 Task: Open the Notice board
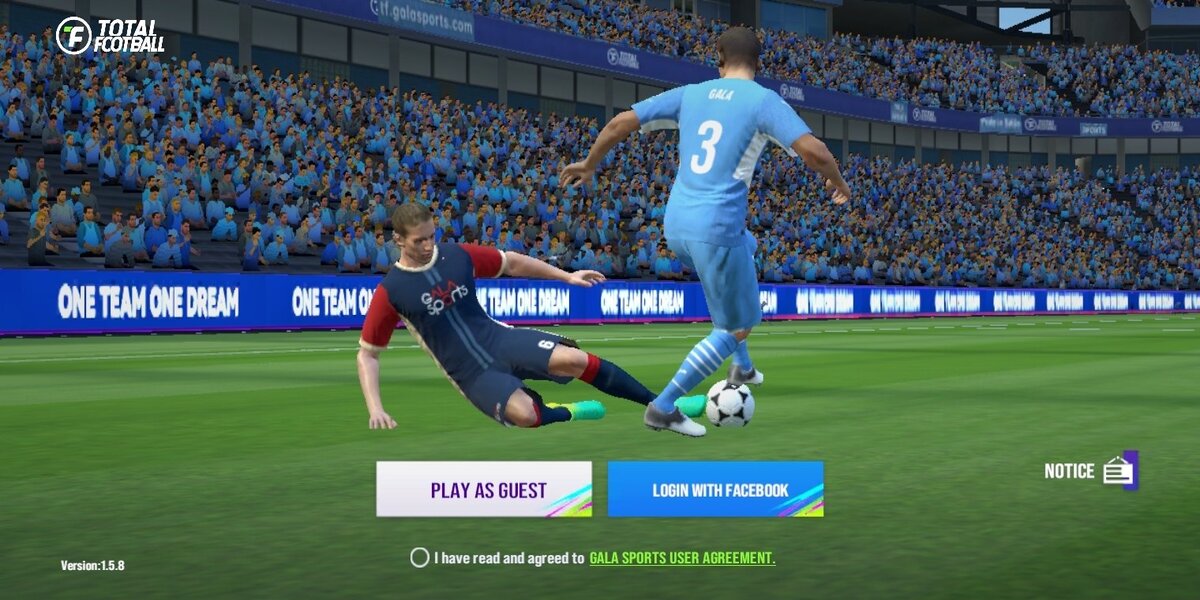(1118, 470)
